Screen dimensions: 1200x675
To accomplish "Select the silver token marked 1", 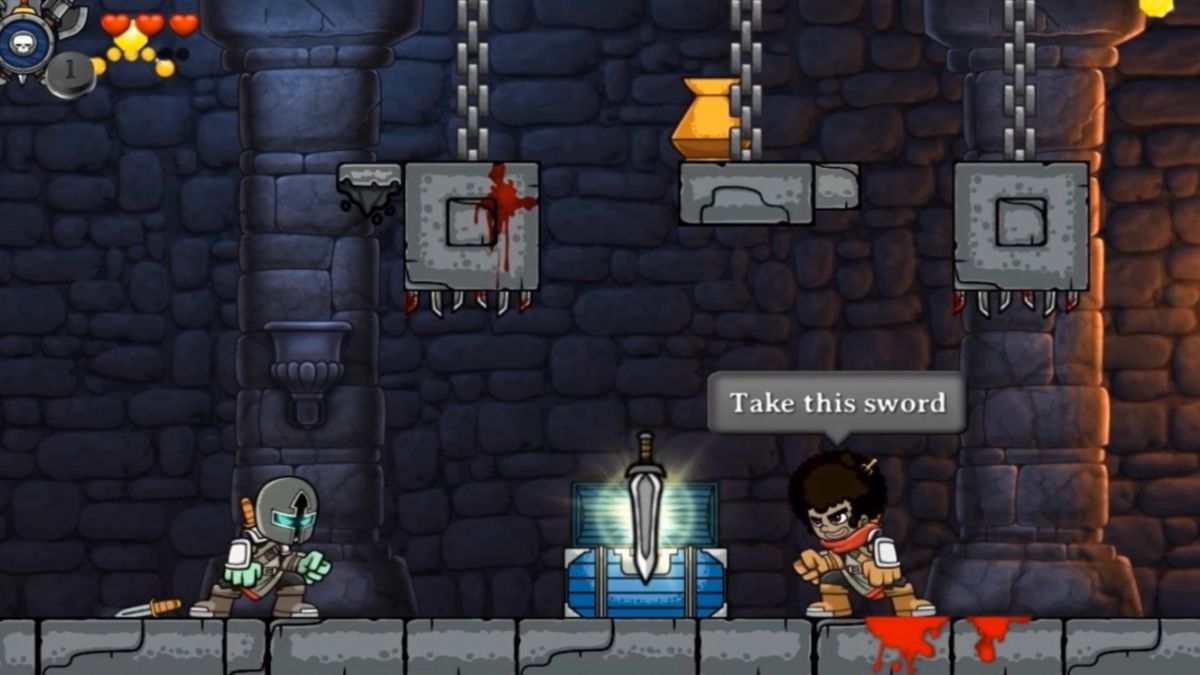I will coord(70,75).
